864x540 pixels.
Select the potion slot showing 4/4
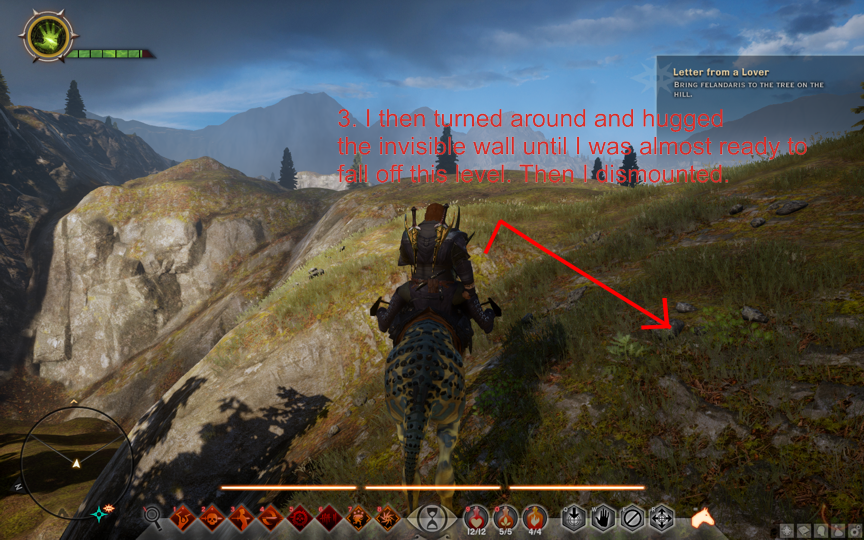click(534, 517)
